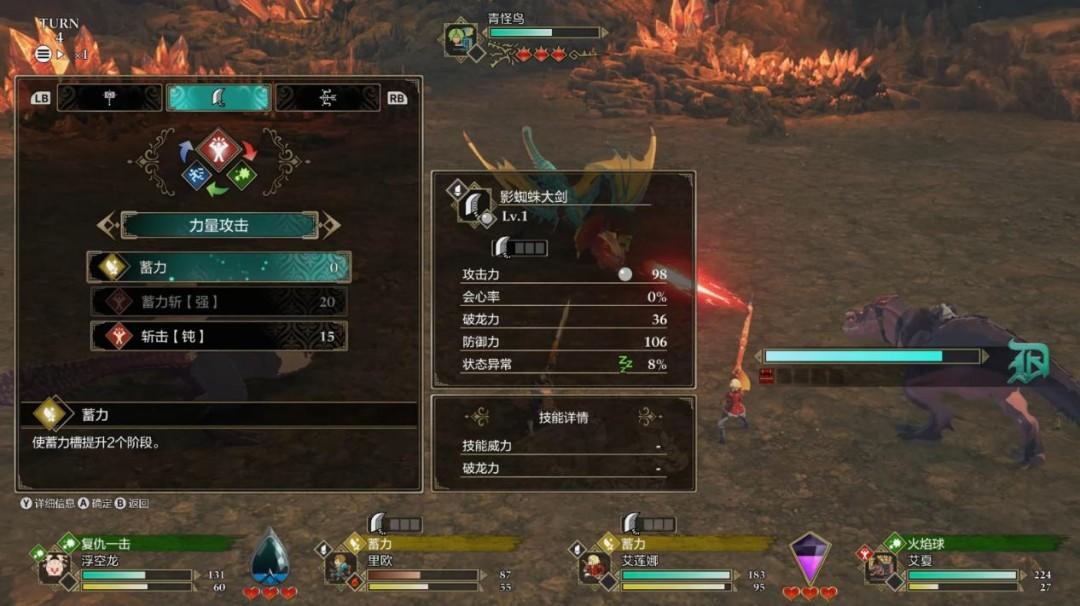Click the right arrow beside 力量攻击
1080x606 pixels.
331,225
